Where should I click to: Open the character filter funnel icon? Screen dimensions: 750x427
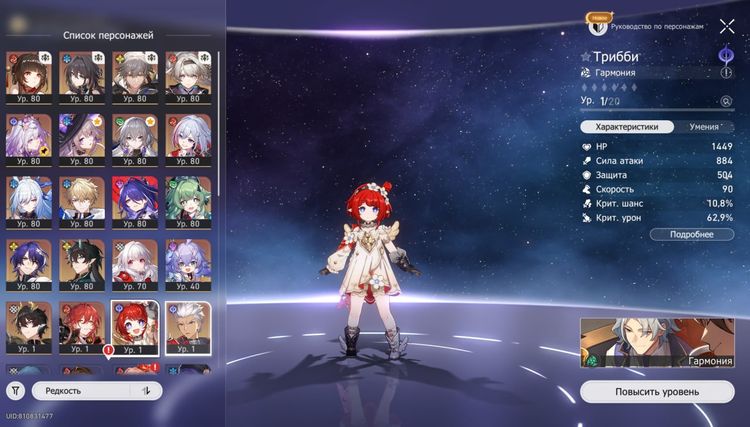17,391
